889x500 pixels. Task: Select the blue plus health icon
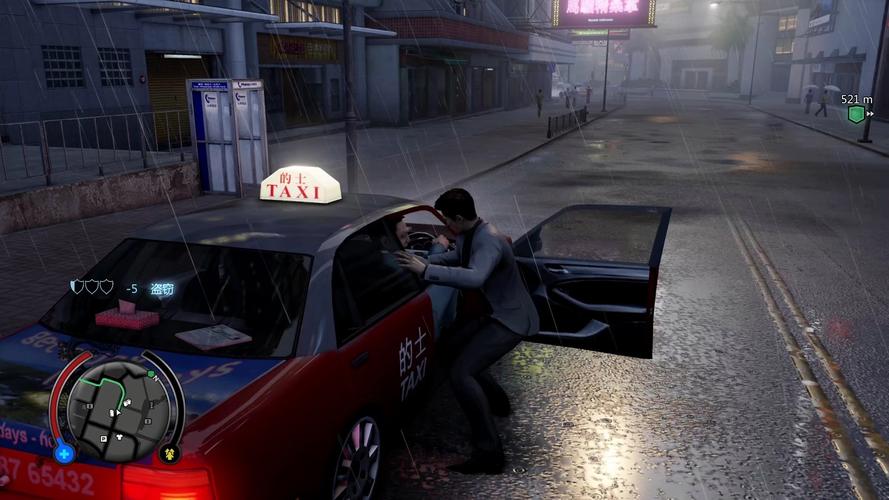tap(64, 453)
